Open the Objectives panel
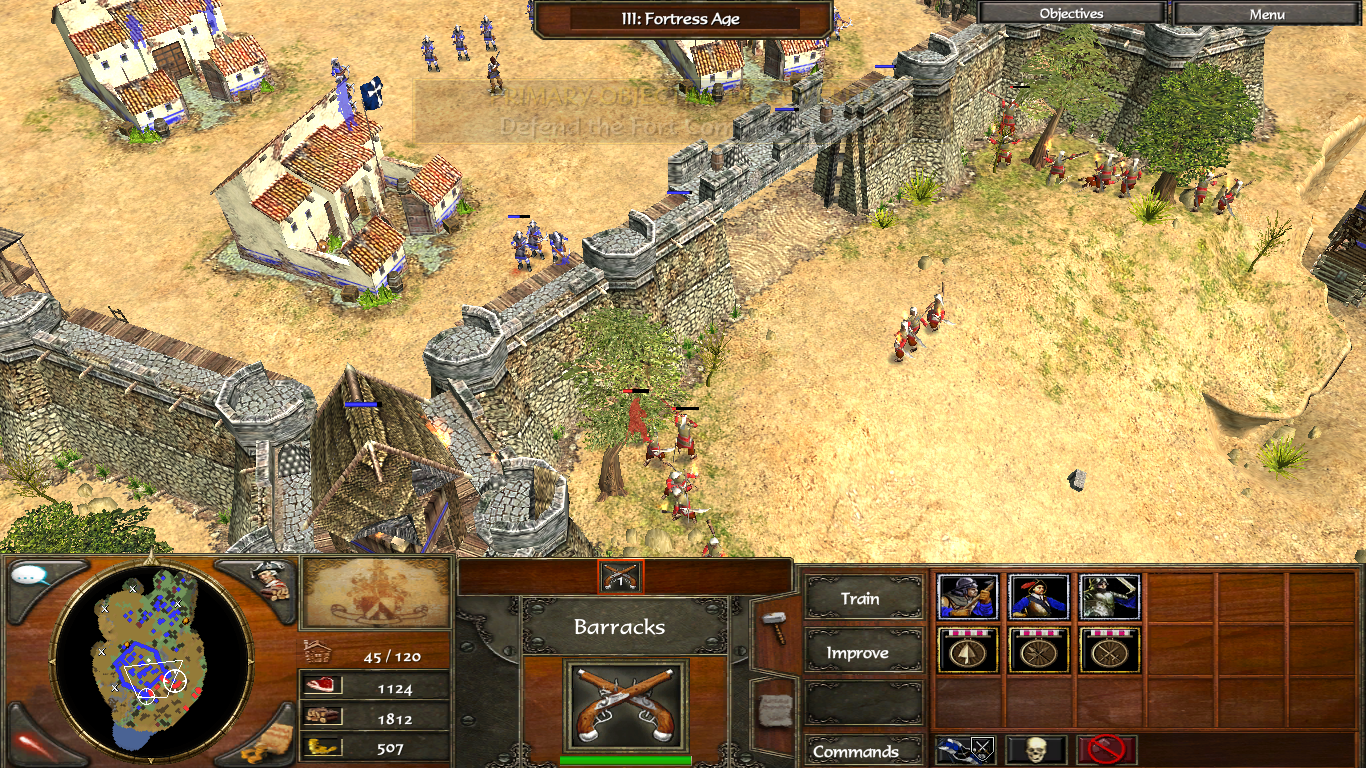 point(1071,14)
